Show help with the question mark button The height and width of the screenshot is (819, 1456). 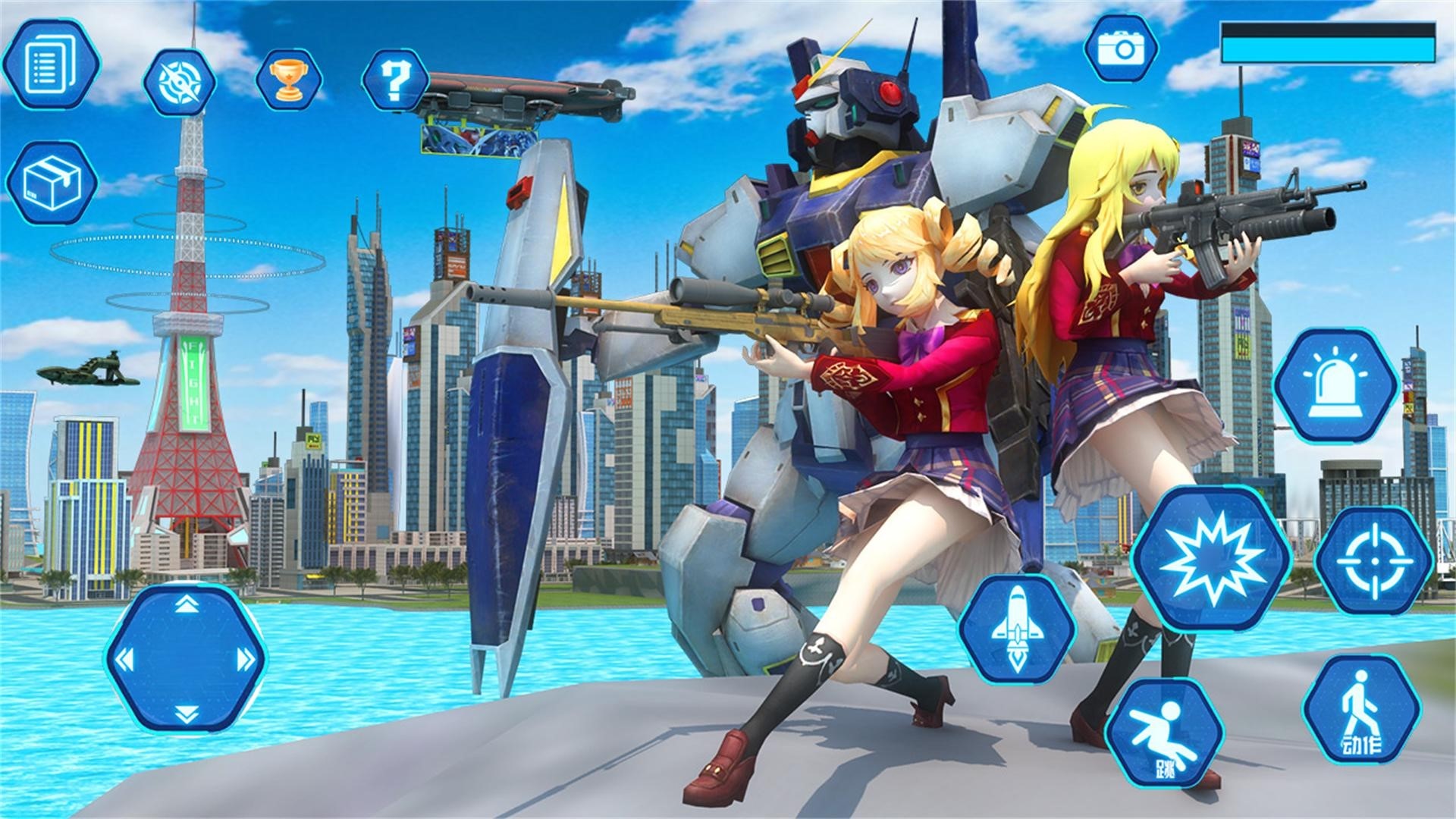(394, 80)
